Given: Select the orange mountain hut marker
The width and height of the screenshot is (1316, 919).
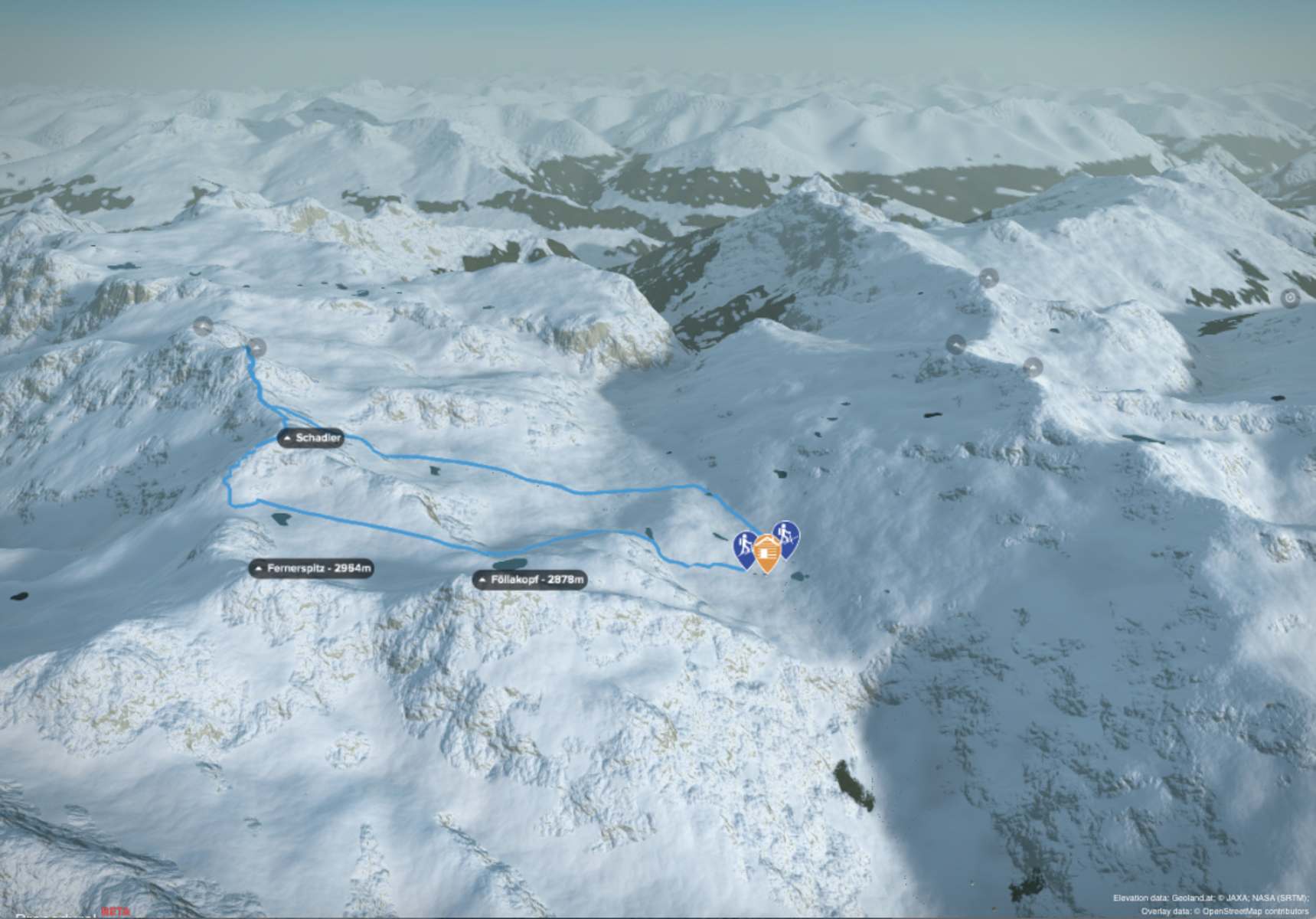Looking at the screenshot, I should pos(766,551).
